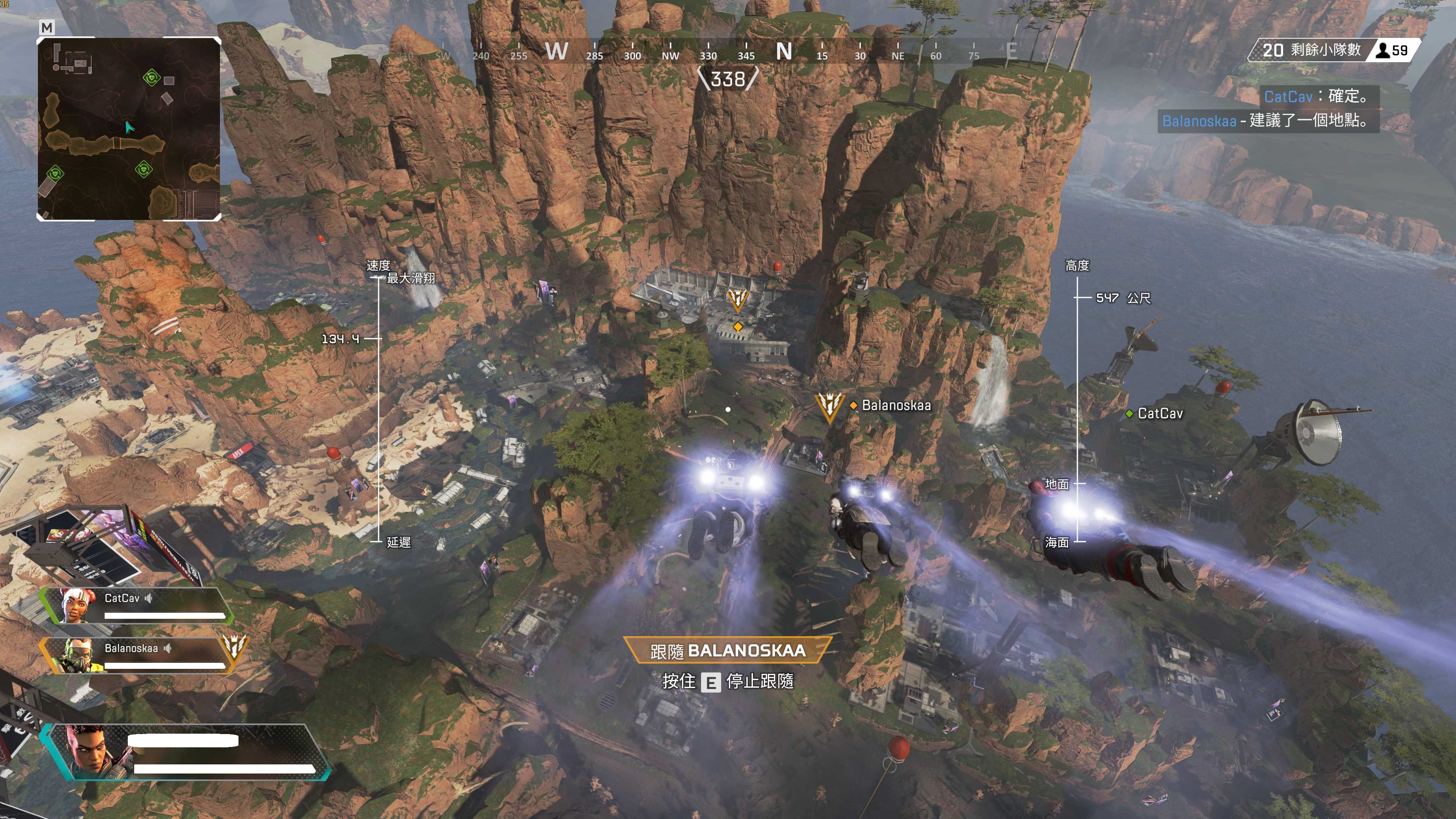Screen dimensions: 1456x819
Task: Click the jumpmaster ping marker on the landing site
Action: pos(737,300)
